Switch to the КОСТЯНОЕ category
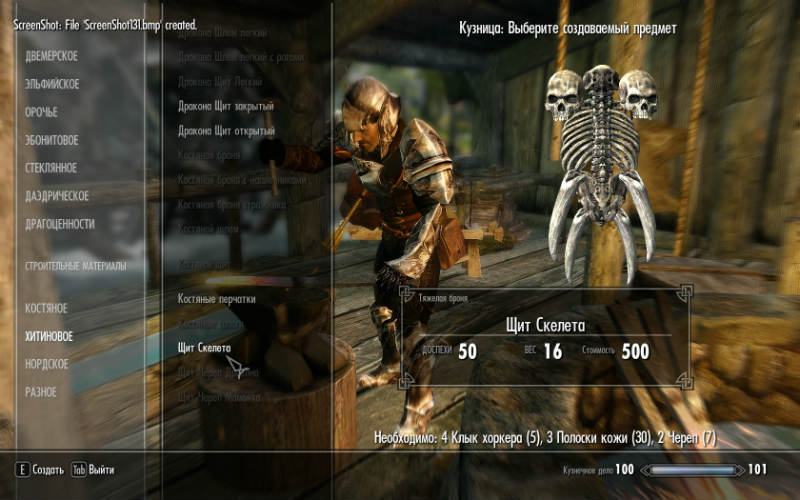The width and height of the screenshot is (800, 500). 46,309
